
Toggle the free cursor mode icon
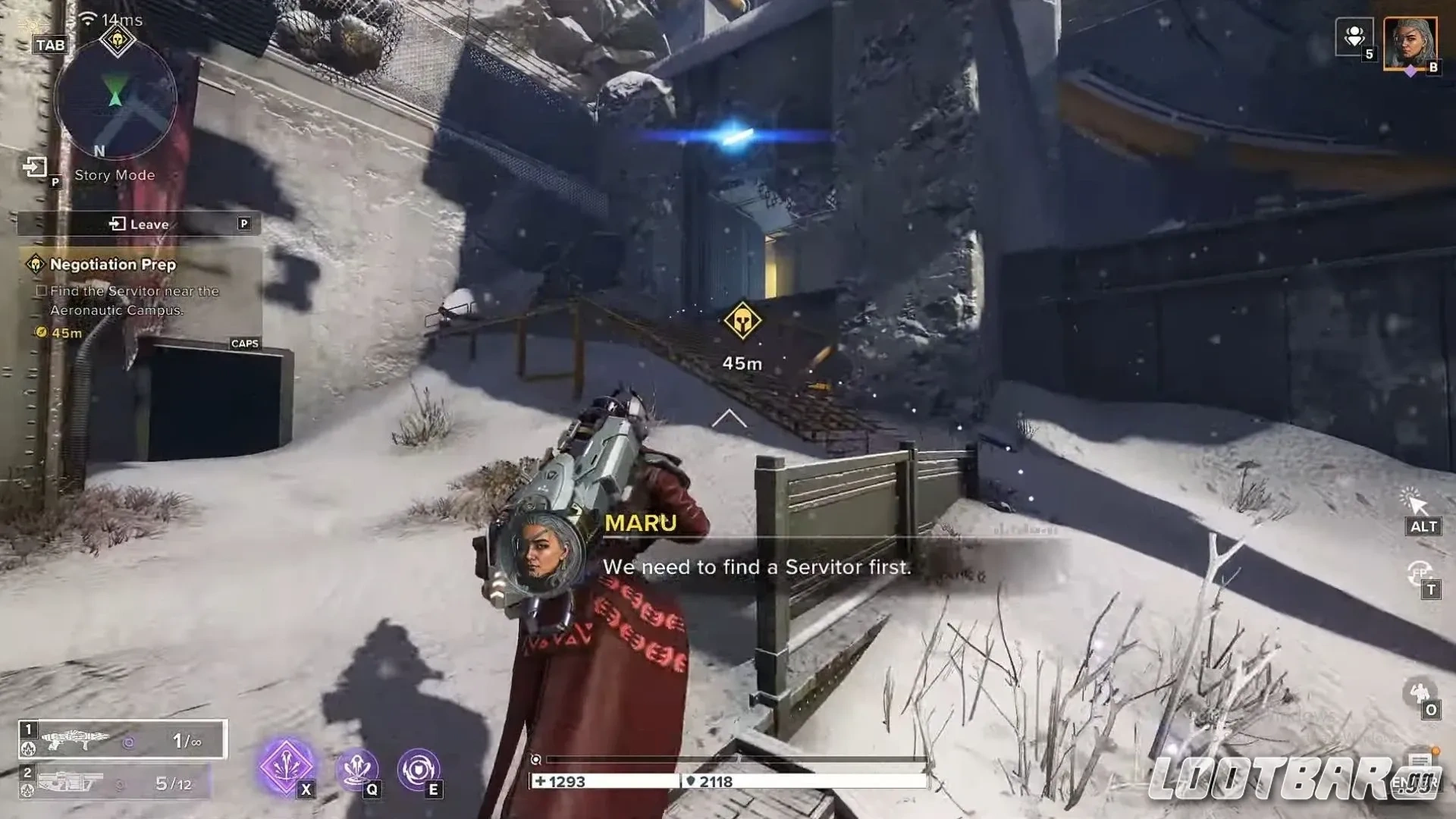1415,502
